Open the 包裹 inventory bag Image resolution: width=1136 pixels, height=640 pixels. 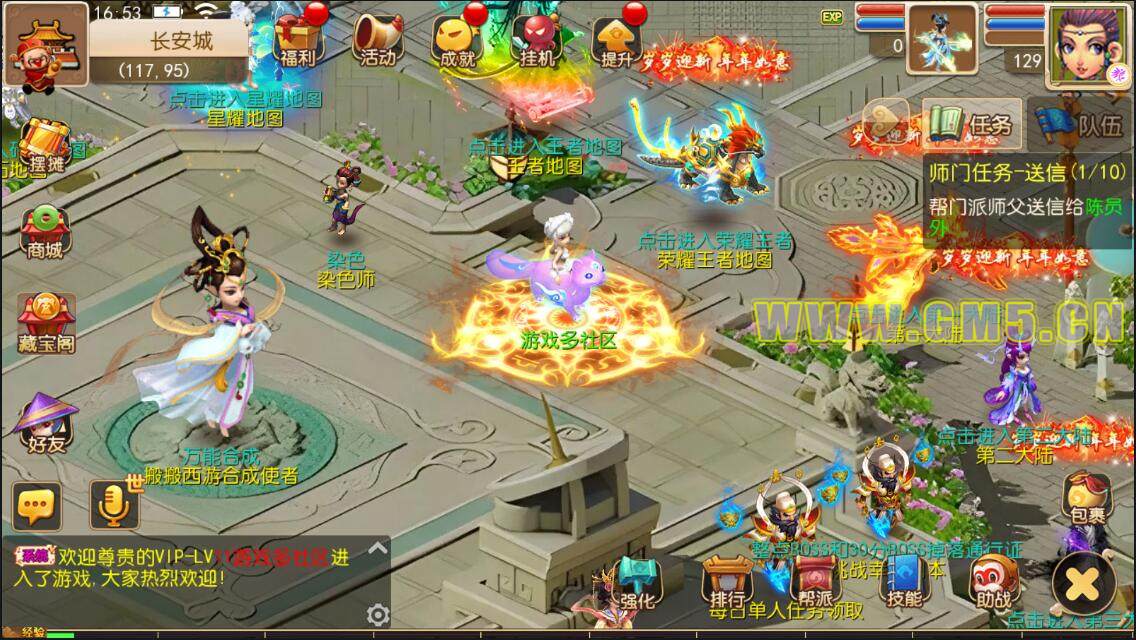point(1087,497)
